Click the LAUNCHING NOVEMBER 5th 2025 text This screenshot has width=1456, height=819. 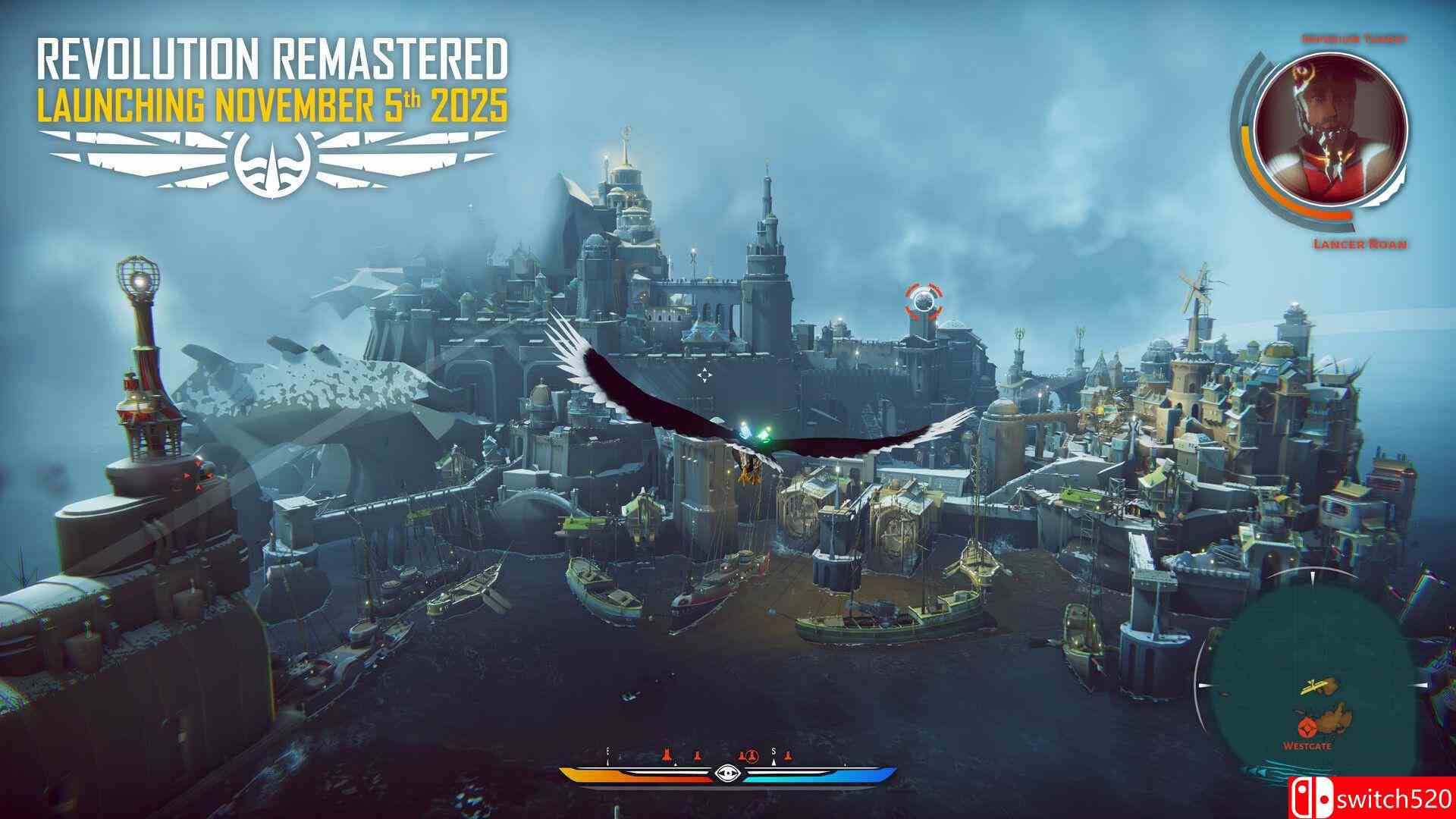point(273,104)
